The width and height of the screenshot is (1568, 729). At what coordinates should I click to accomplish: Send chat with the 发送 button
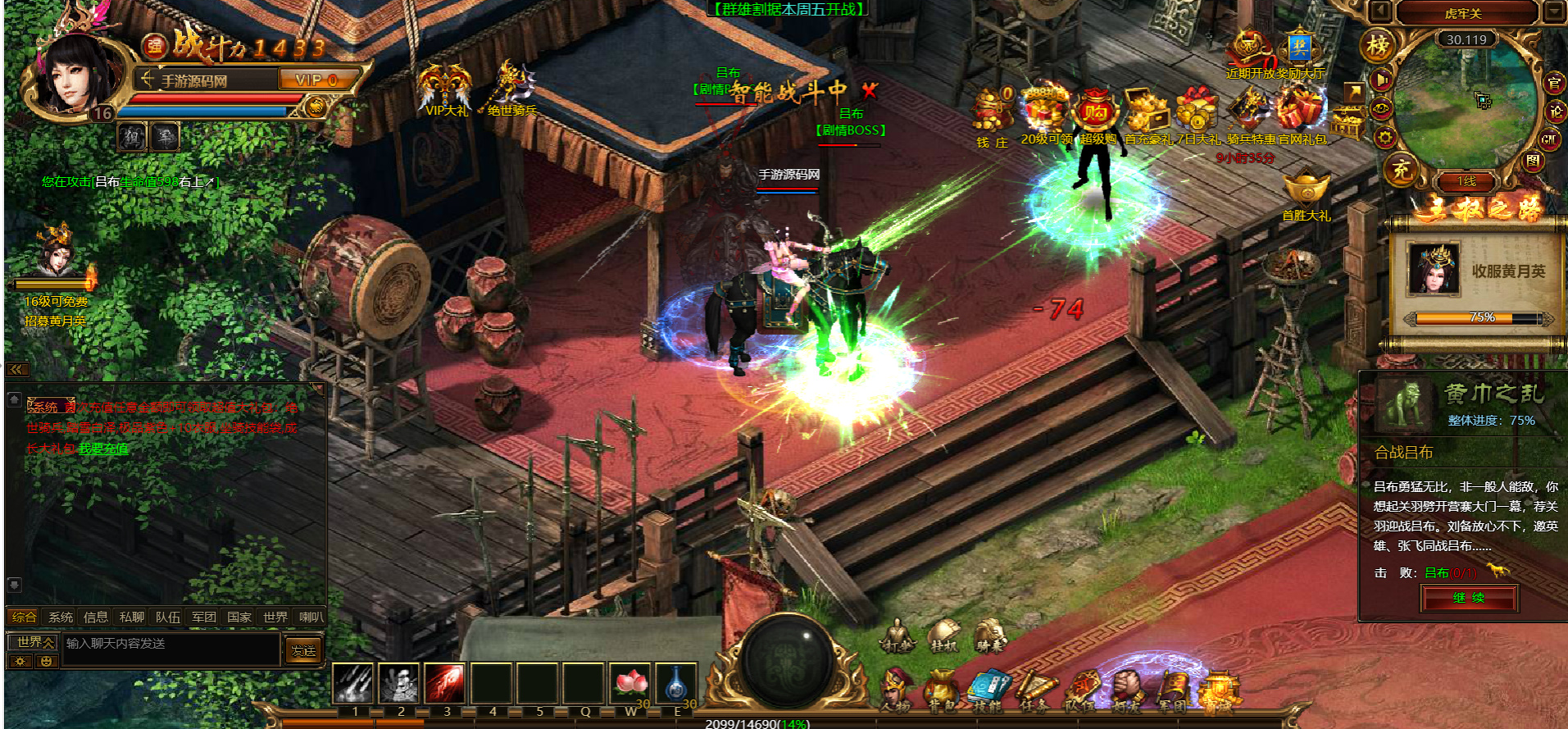click(303, 650)
